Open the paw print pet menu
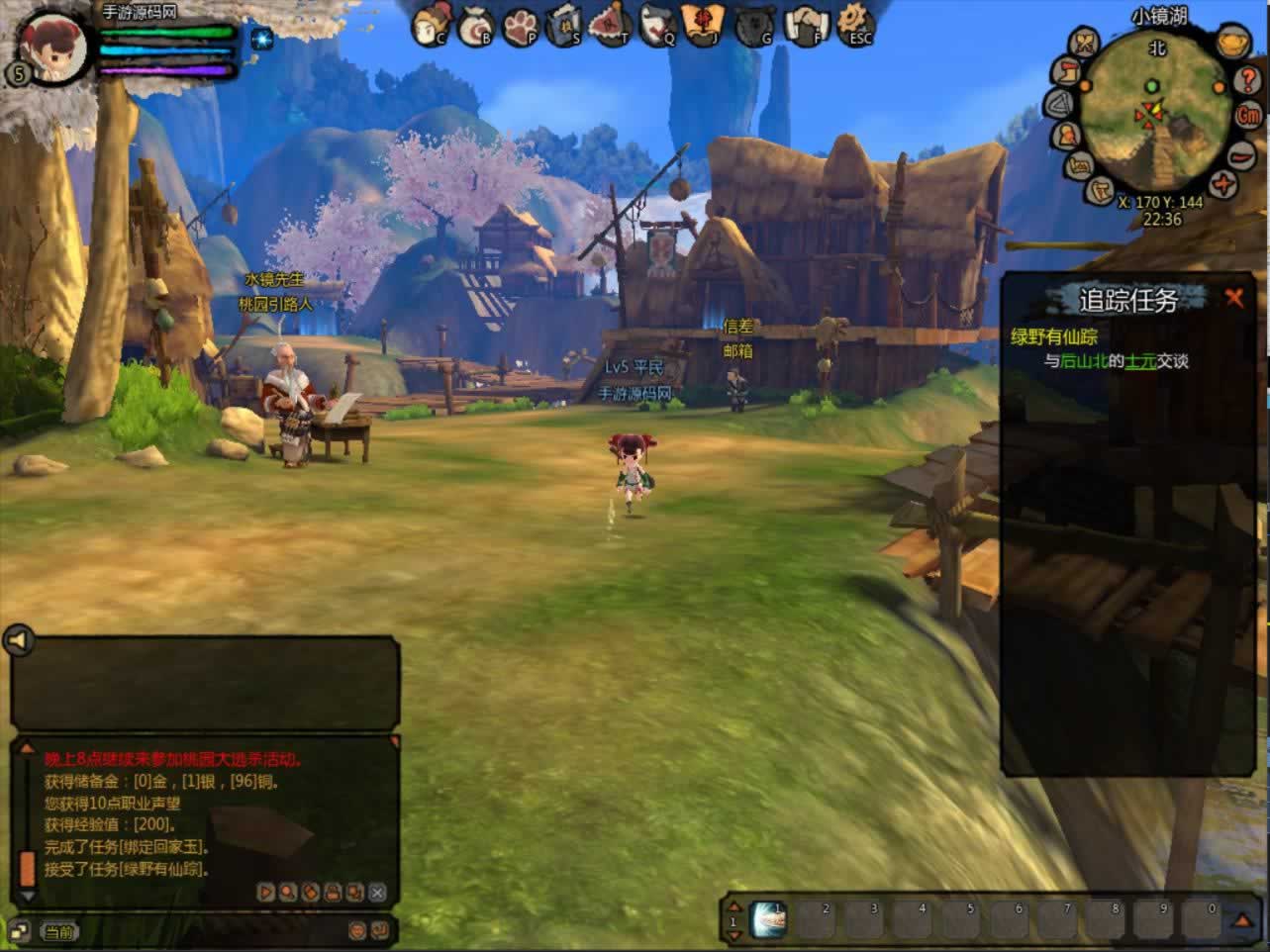 521,26
